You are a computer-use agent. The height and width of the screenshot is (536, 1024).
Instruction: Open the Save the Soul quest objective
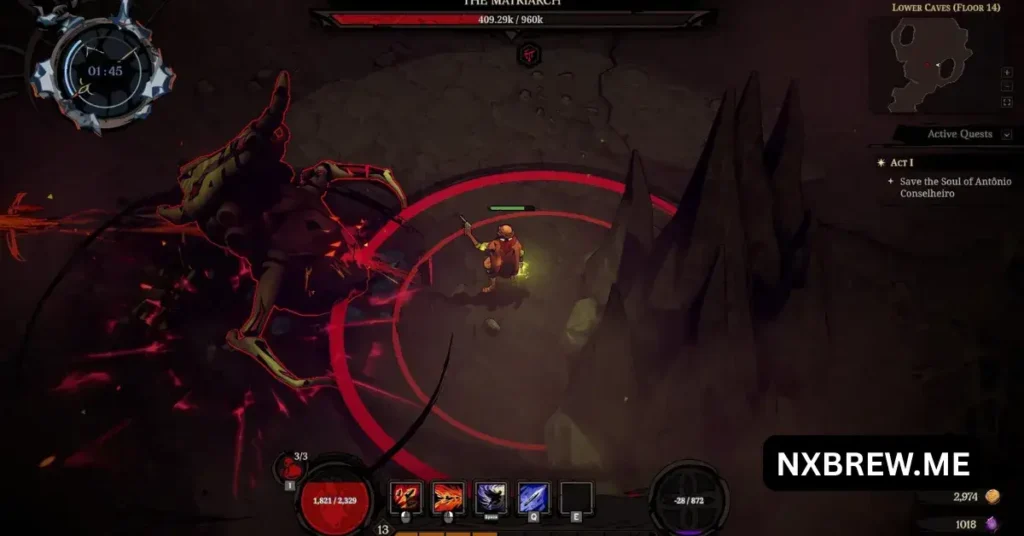point(955,187)
